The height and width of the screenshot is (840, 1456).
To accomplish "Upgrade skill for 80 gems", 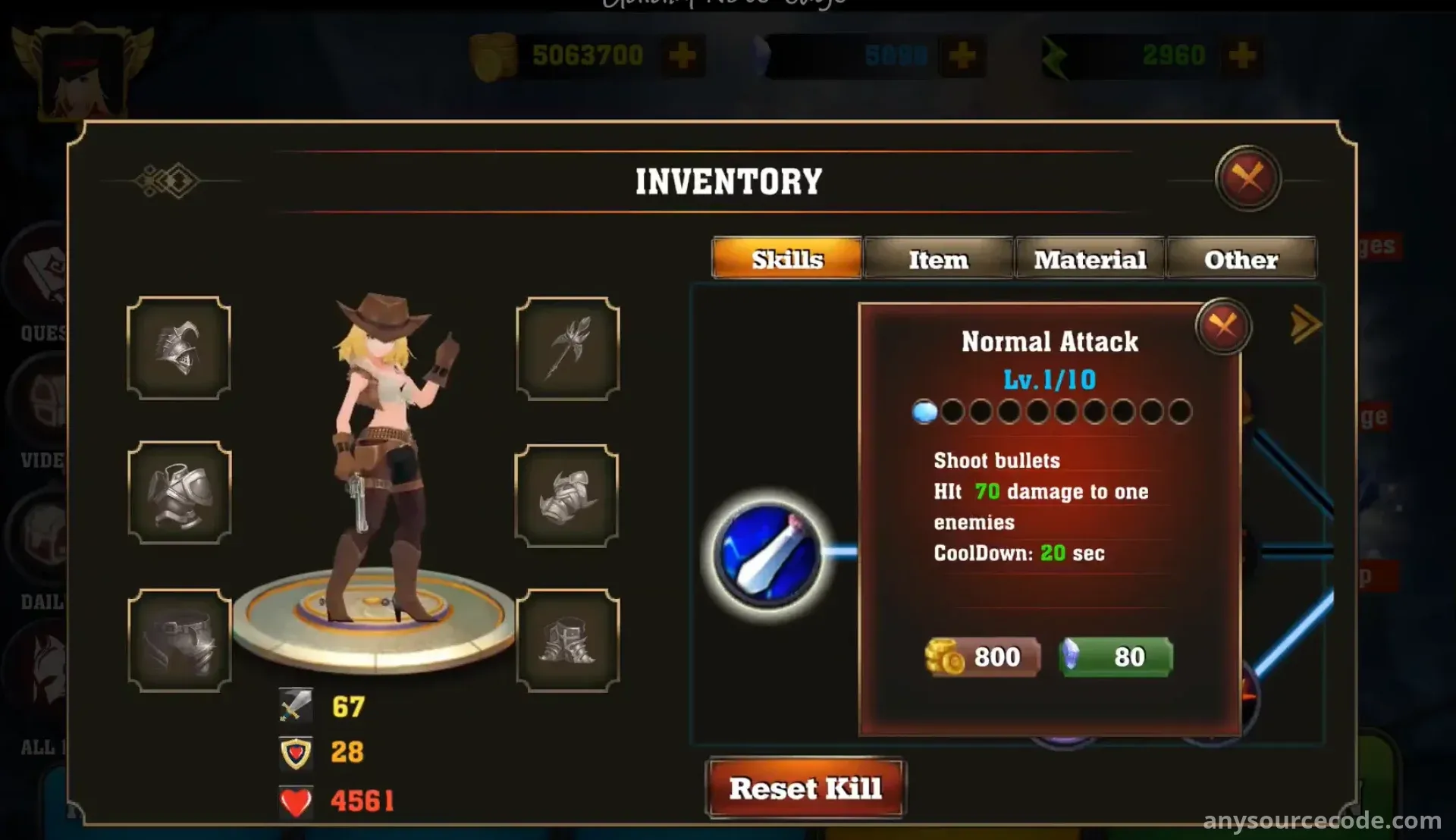I will point(1116,657).
